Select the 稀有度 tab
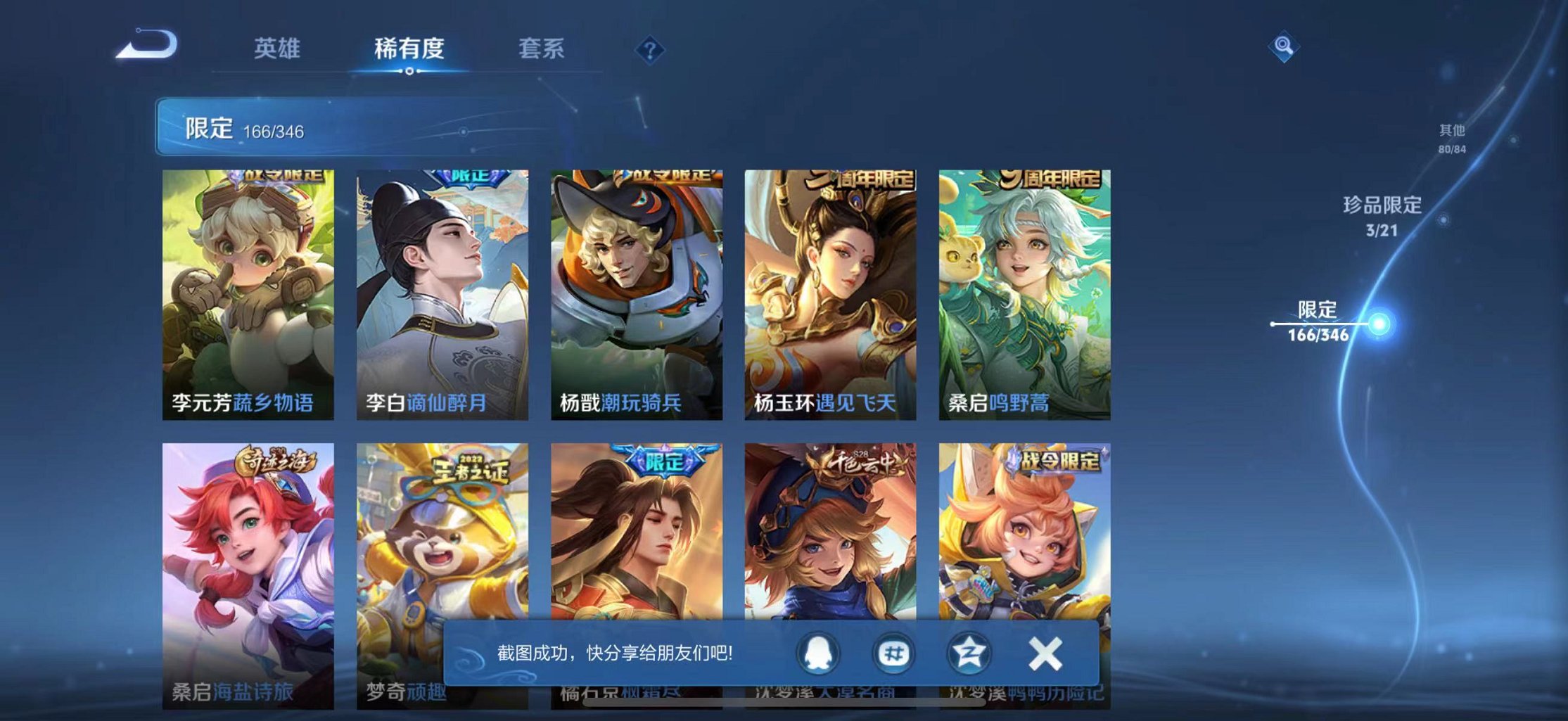The height and width of the screenshot is (721, 1568). click(409, 49)
